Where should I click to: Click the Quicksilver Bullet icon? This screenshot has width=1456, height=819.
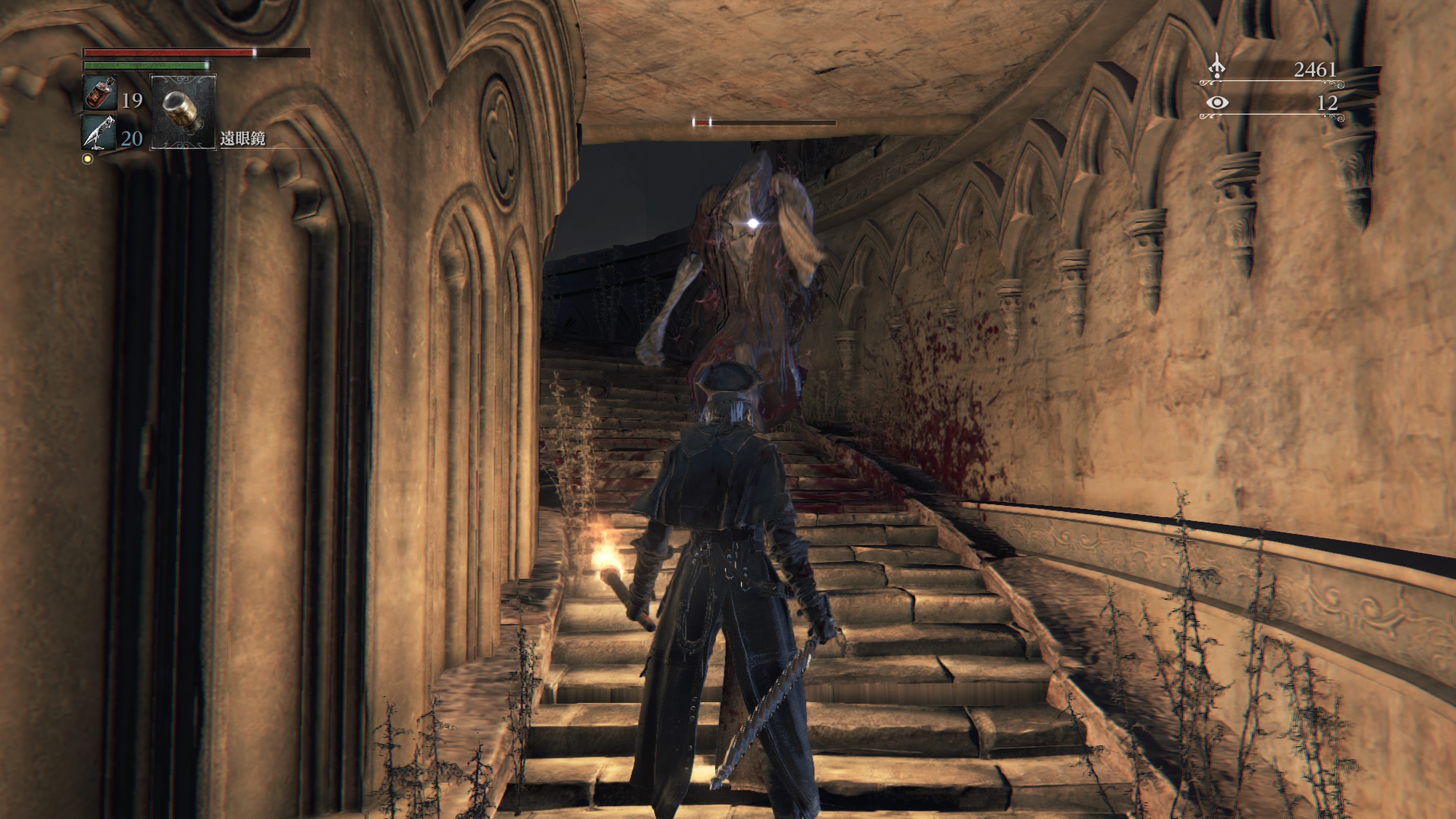tap(99, 132)
